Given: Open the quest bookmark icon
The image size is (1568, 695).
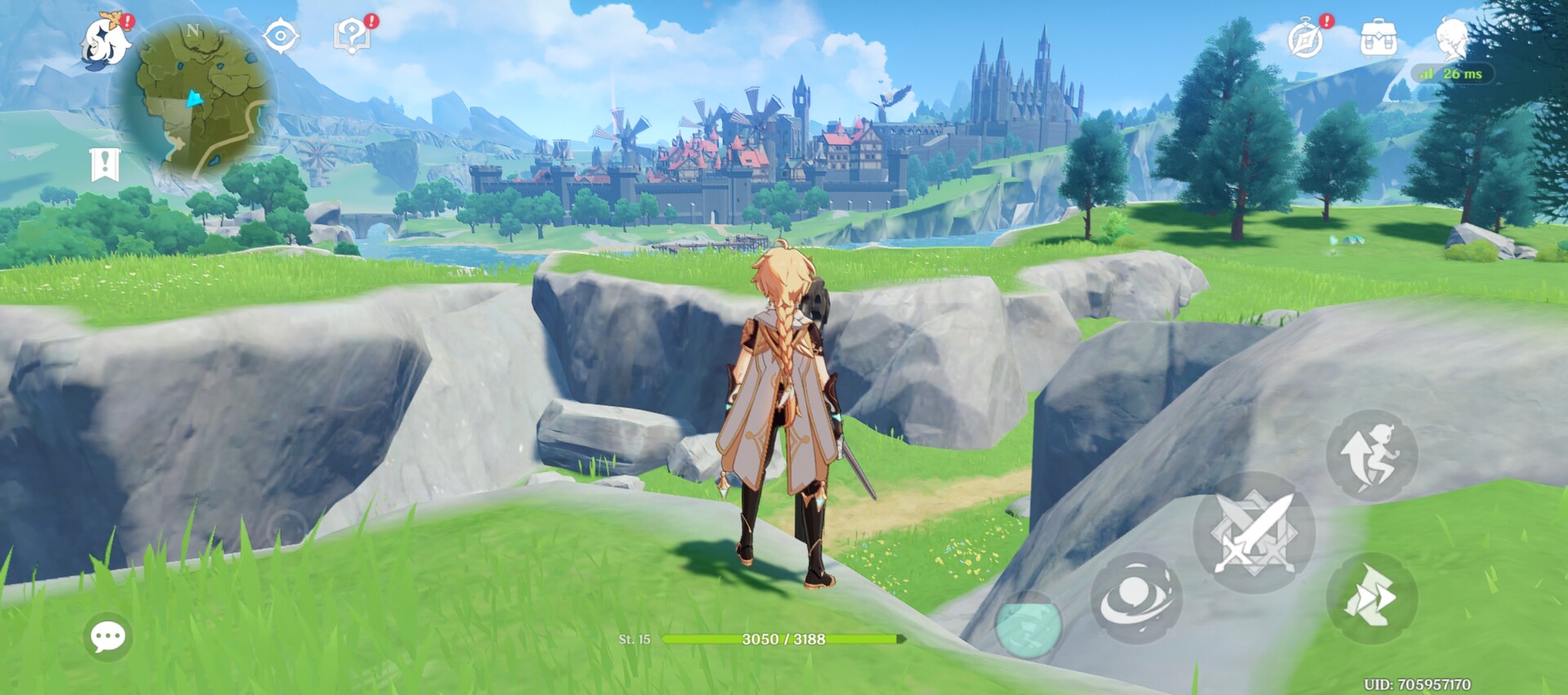Looking at the screenshot, I should tap(105, 164).
